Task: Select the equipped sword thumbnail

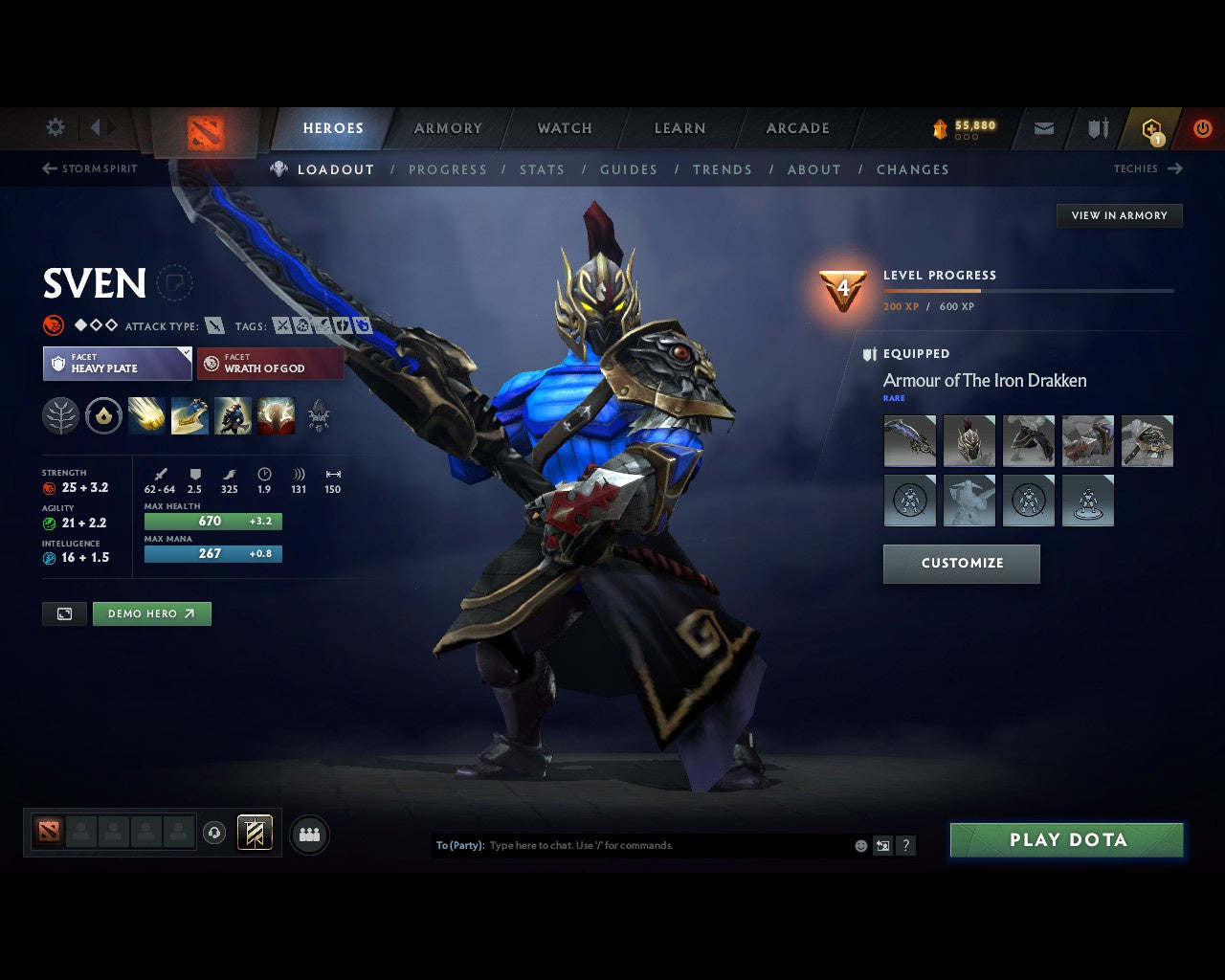Action: point(909,440)
